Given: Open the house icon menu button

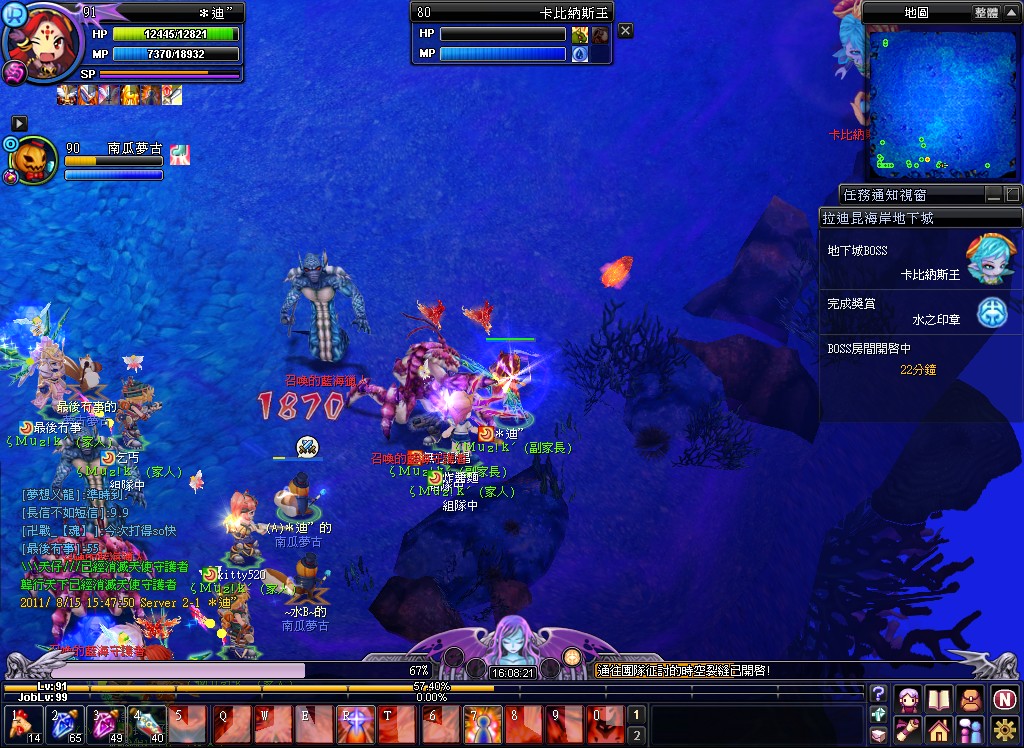Looking at the screenshot, I should point(939,730).
